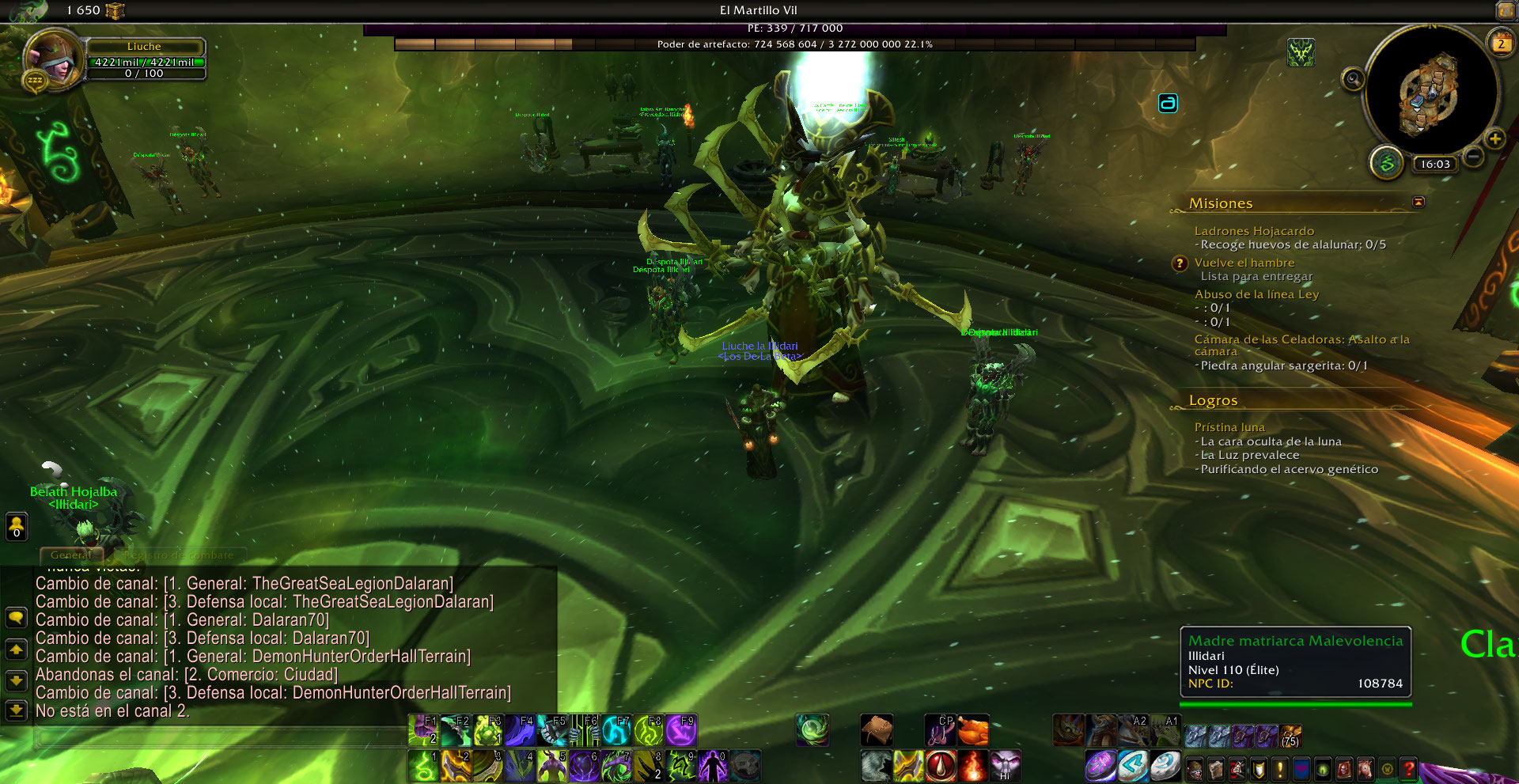This screenshot has width=1519, height=784.
Task: Open the chat menu speech bubble button
Action: [x=16, y=617]
